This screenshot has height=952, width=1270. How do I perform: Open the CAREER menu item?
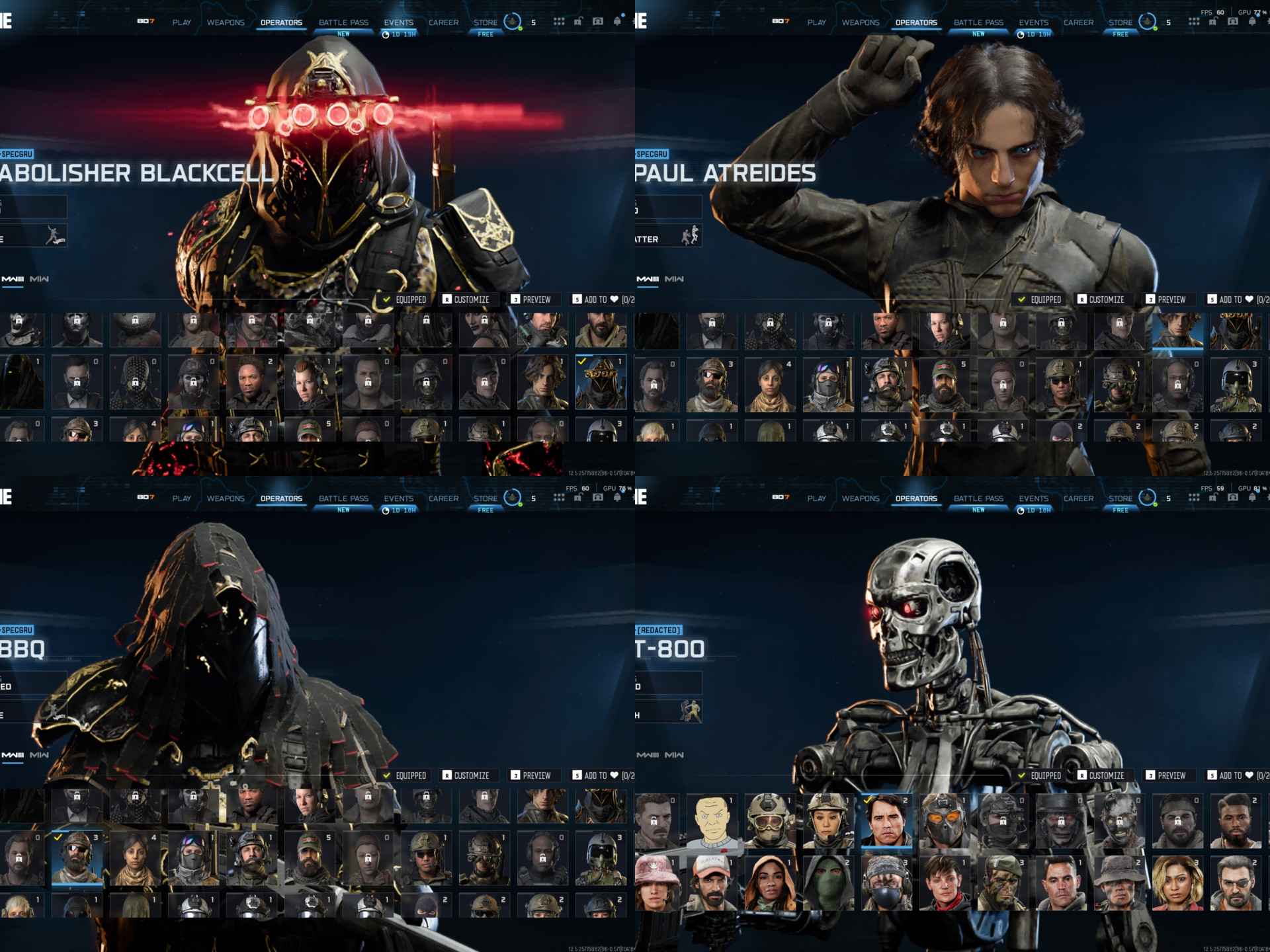pyautogui.click(x=444, y=22)
